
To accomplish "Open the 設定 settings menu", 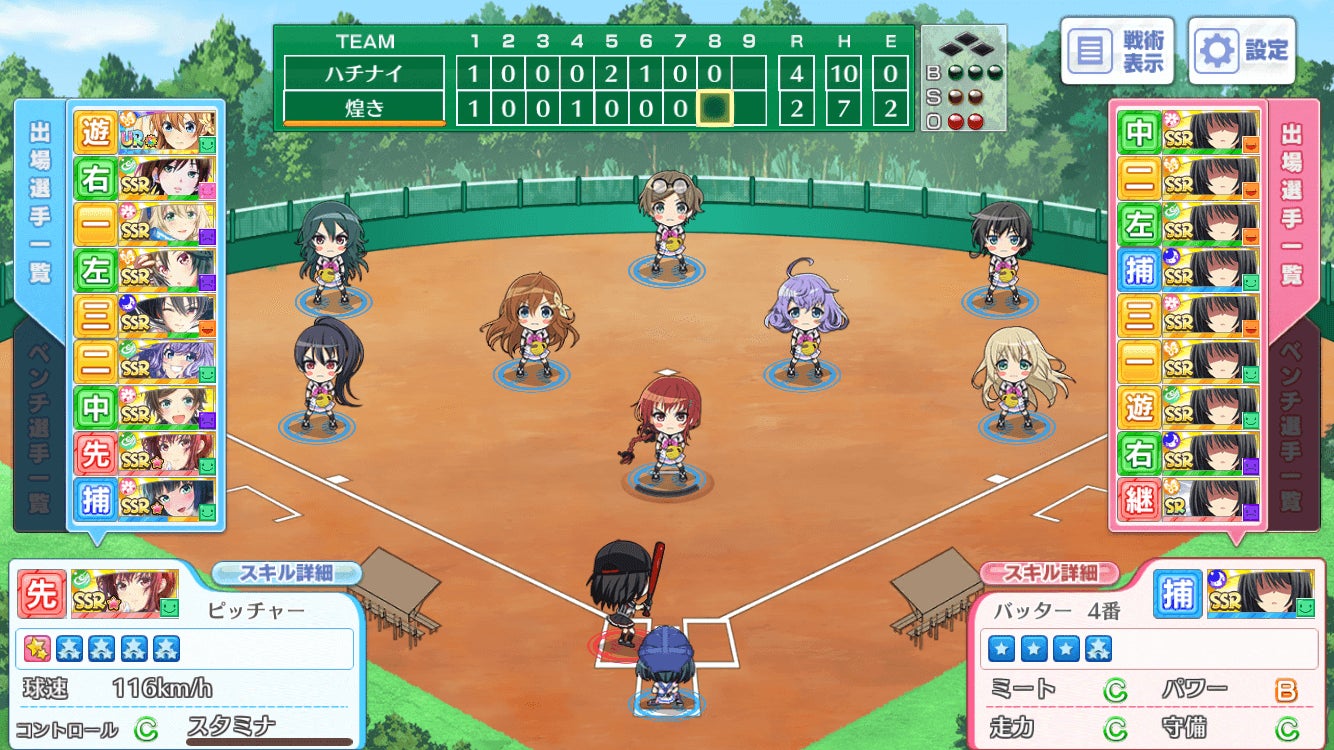I will click(x=1242, y=50).
